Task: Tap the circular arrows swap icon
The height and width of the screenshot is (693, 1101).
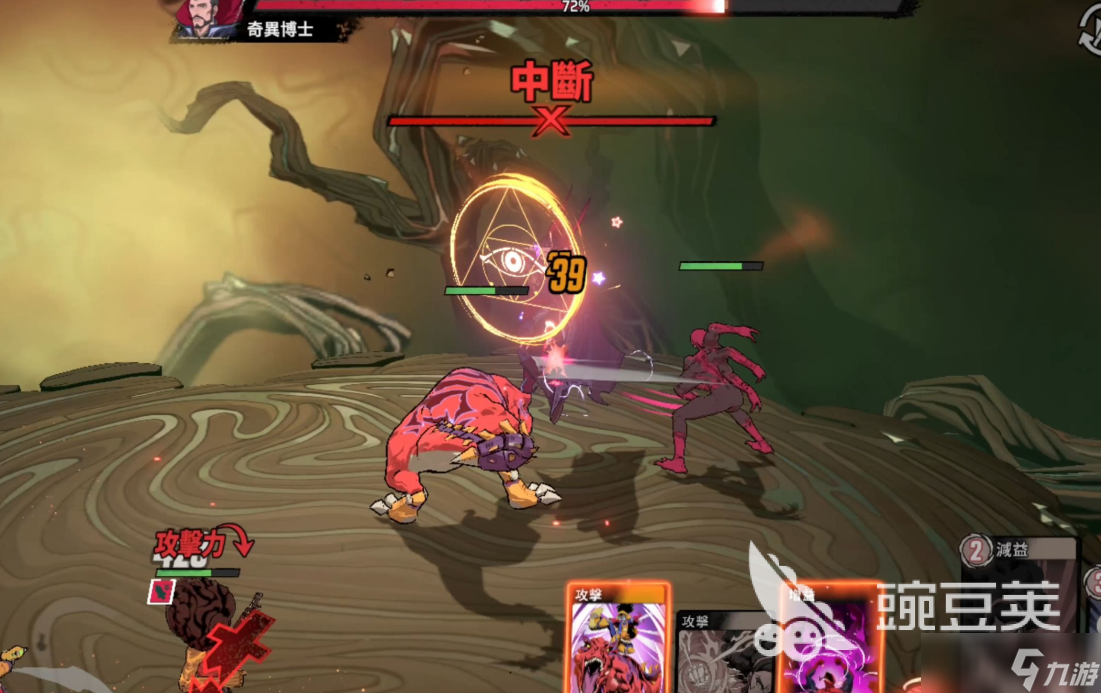Action: [1089, 30]
